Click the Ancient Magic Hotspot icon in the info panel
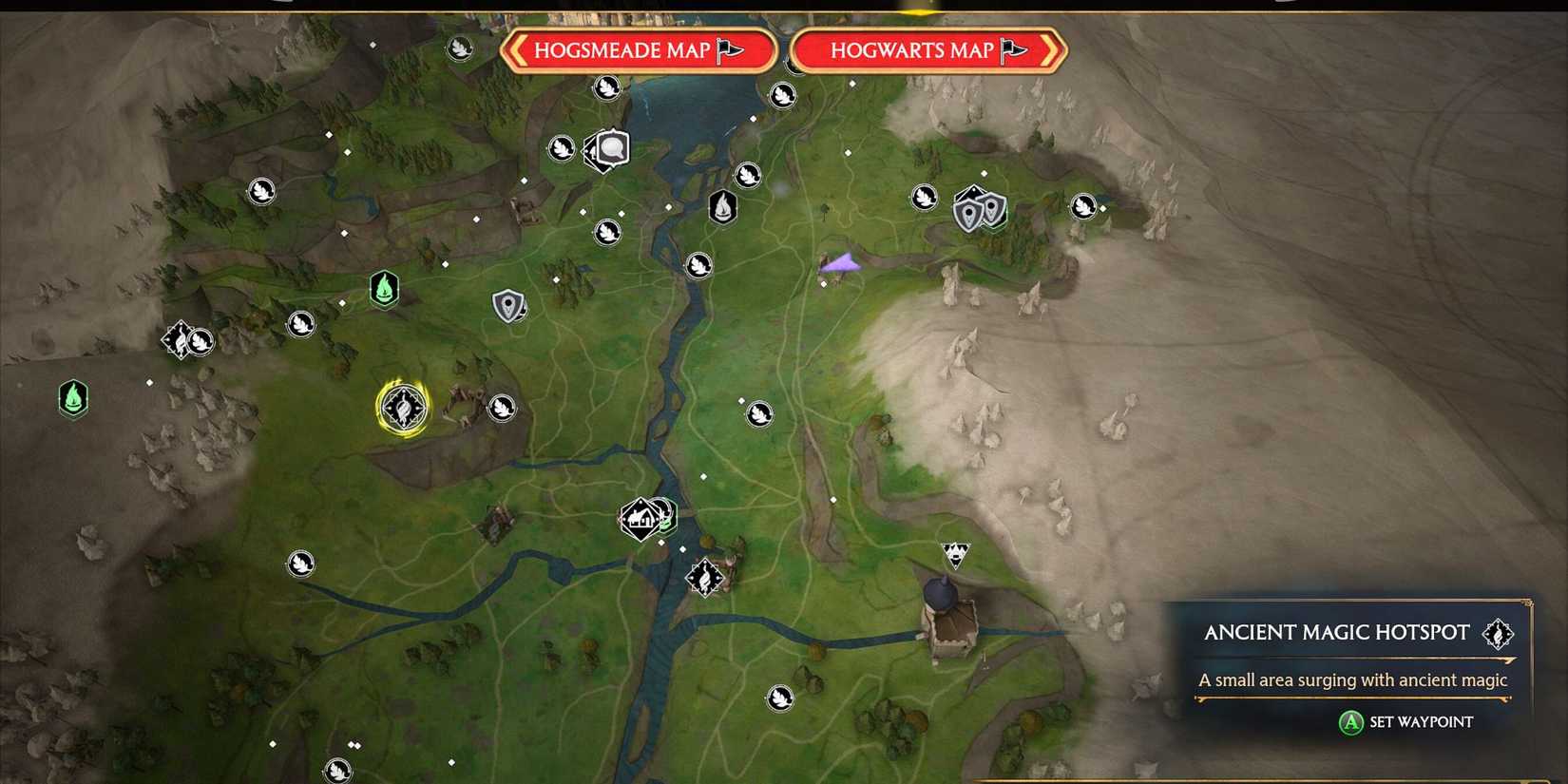The width and height of the screenshot is (1568, 784). (1498, 633)
